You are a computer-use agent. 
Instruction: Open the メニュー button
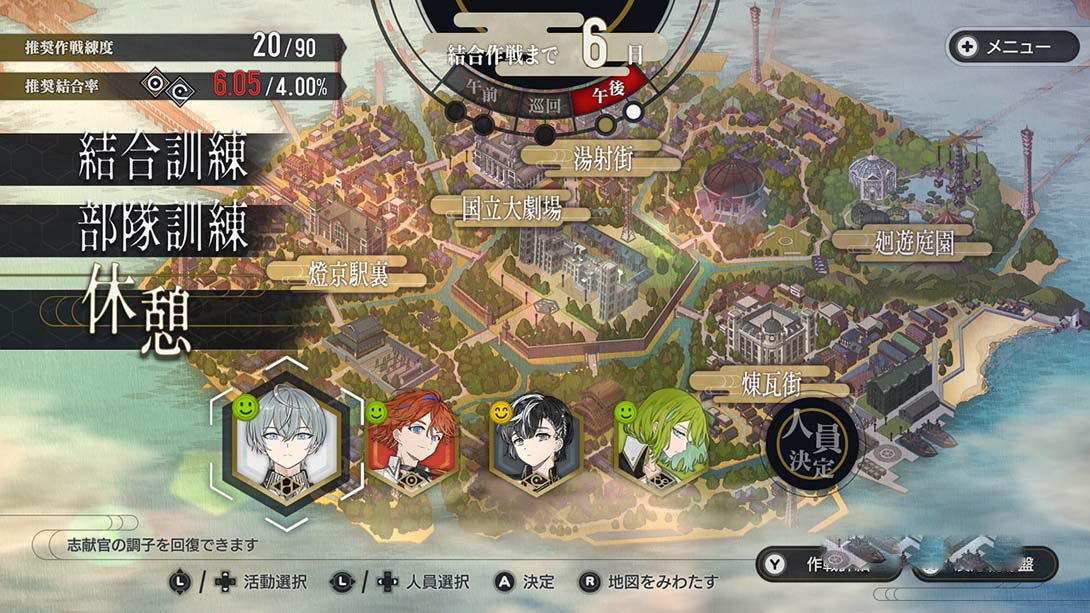1012,47
